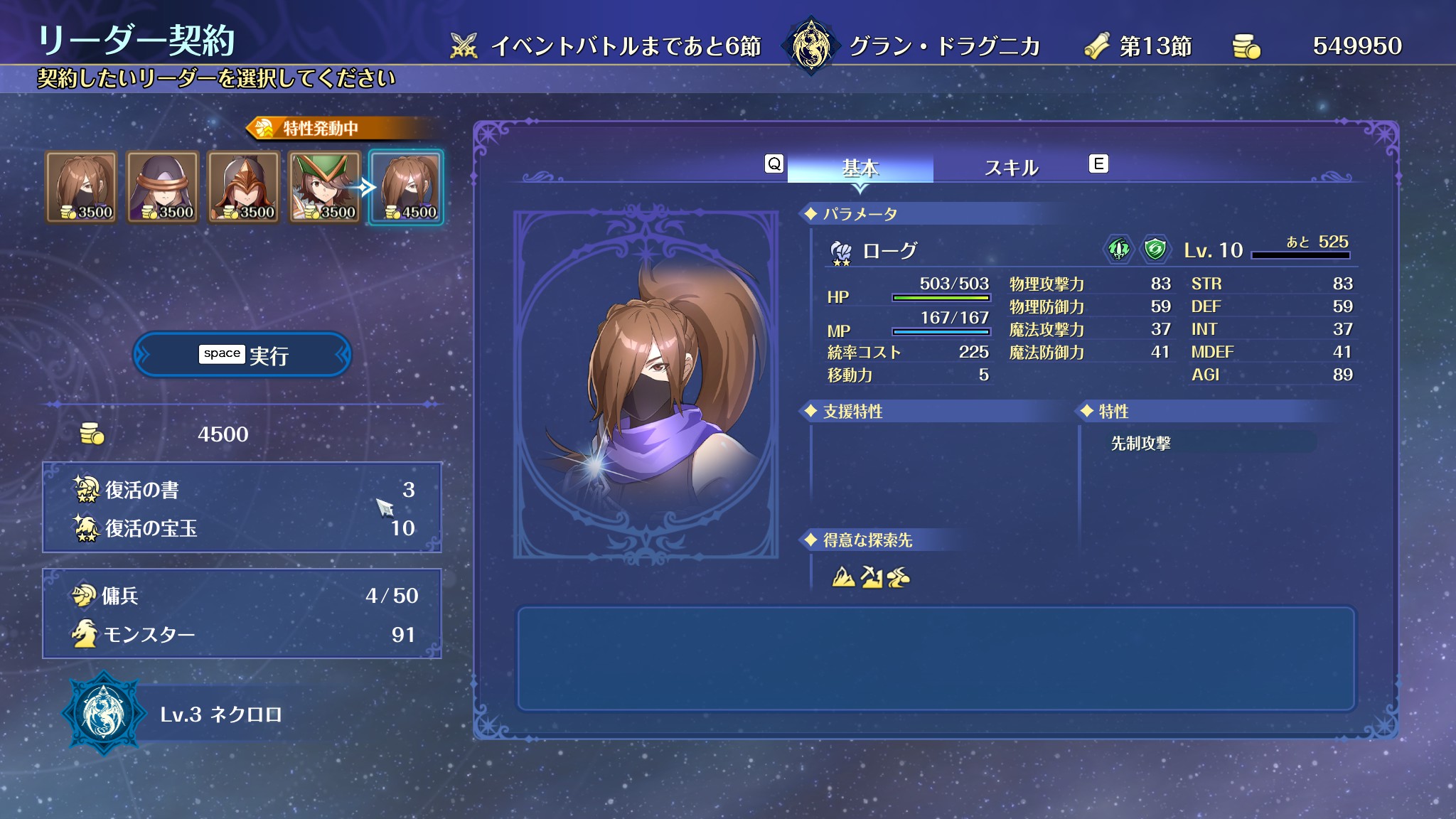Screen dimensions: 1456x819
Task: Choose the purple-hooded blindfolded leader portrait
Action: click(x=163, y=187)
